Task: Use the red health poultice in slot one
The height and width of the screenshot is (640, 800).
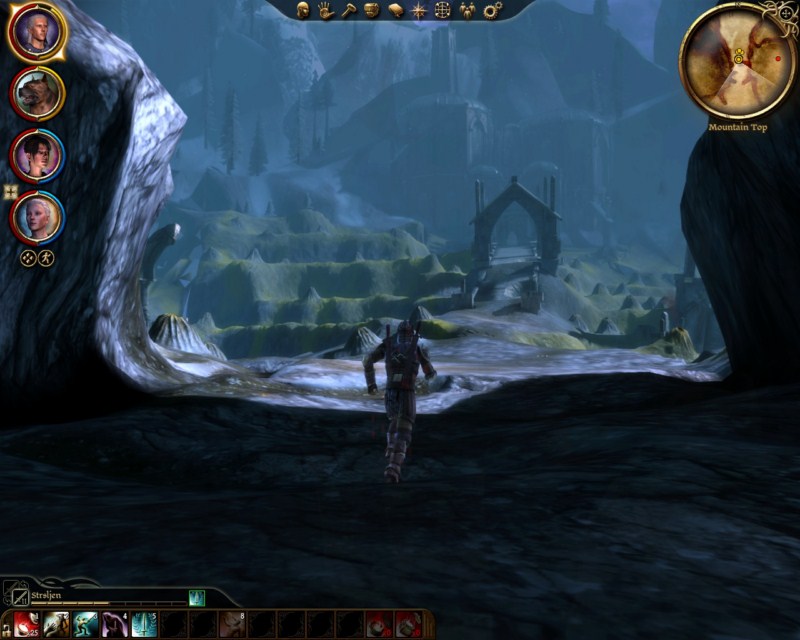Action: point(26,625)
